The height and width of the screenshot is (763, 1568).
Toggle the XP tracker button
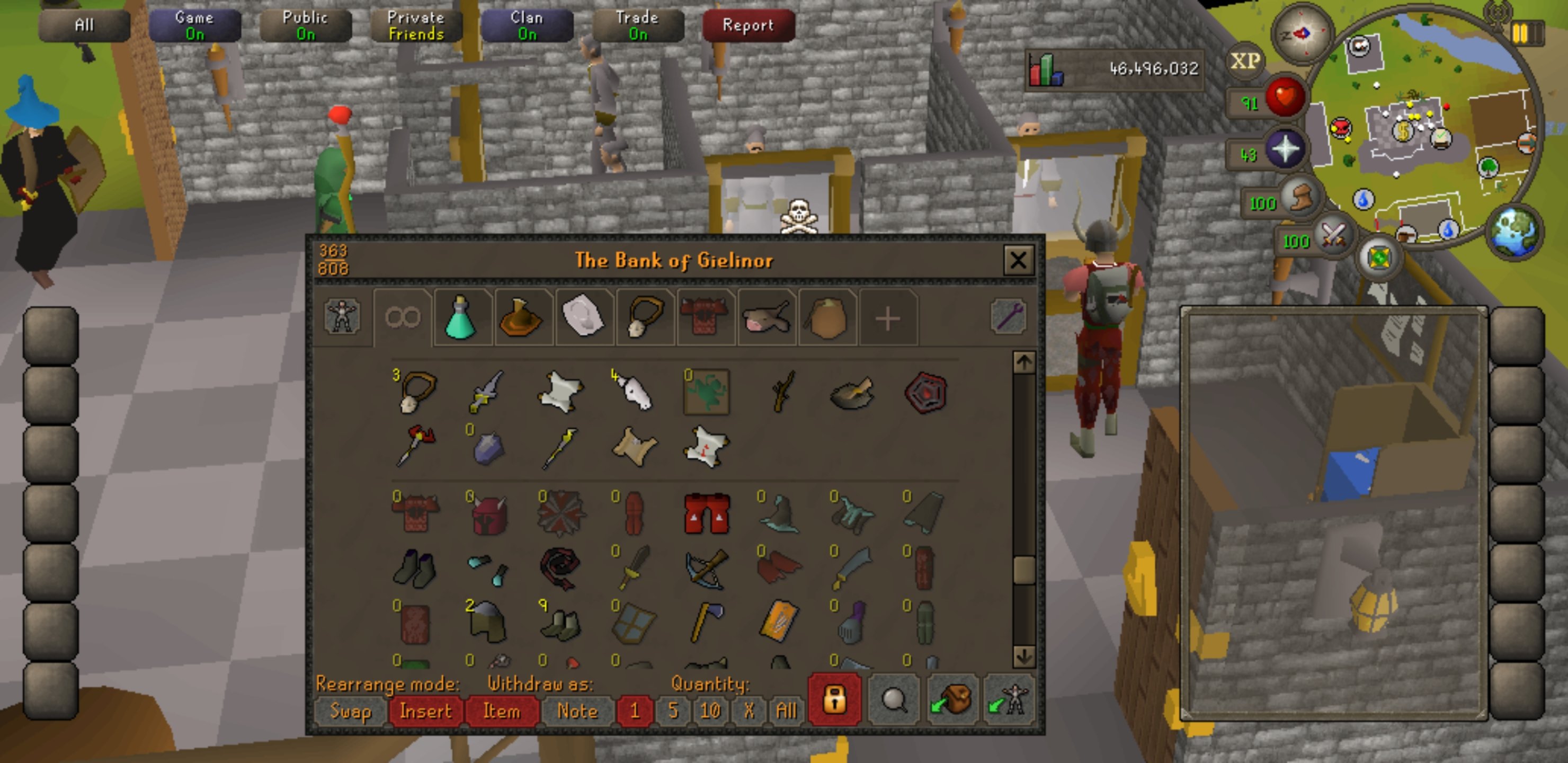click(x=1245, y=61)
